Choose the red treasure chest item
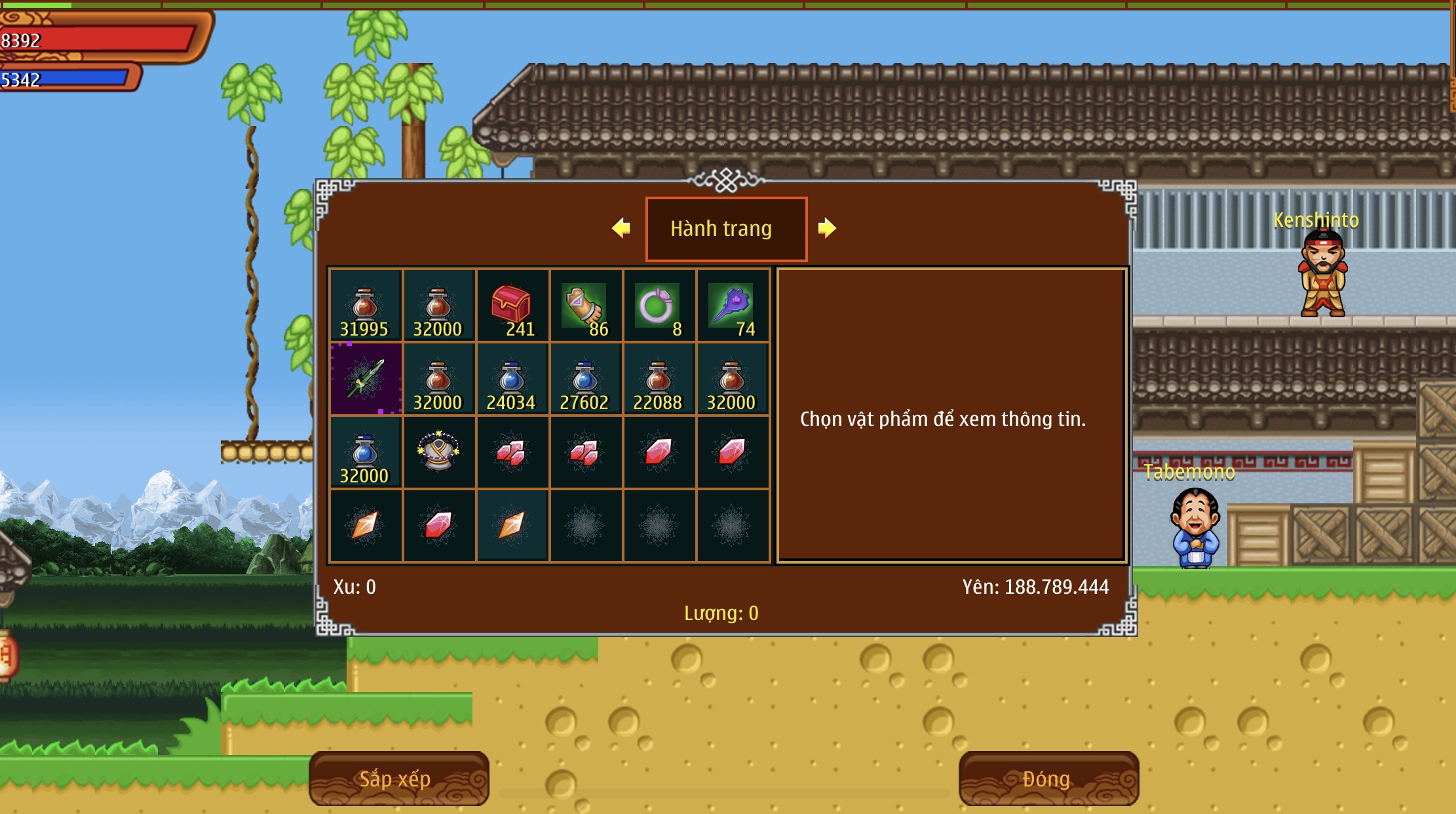 click(512, 305)
